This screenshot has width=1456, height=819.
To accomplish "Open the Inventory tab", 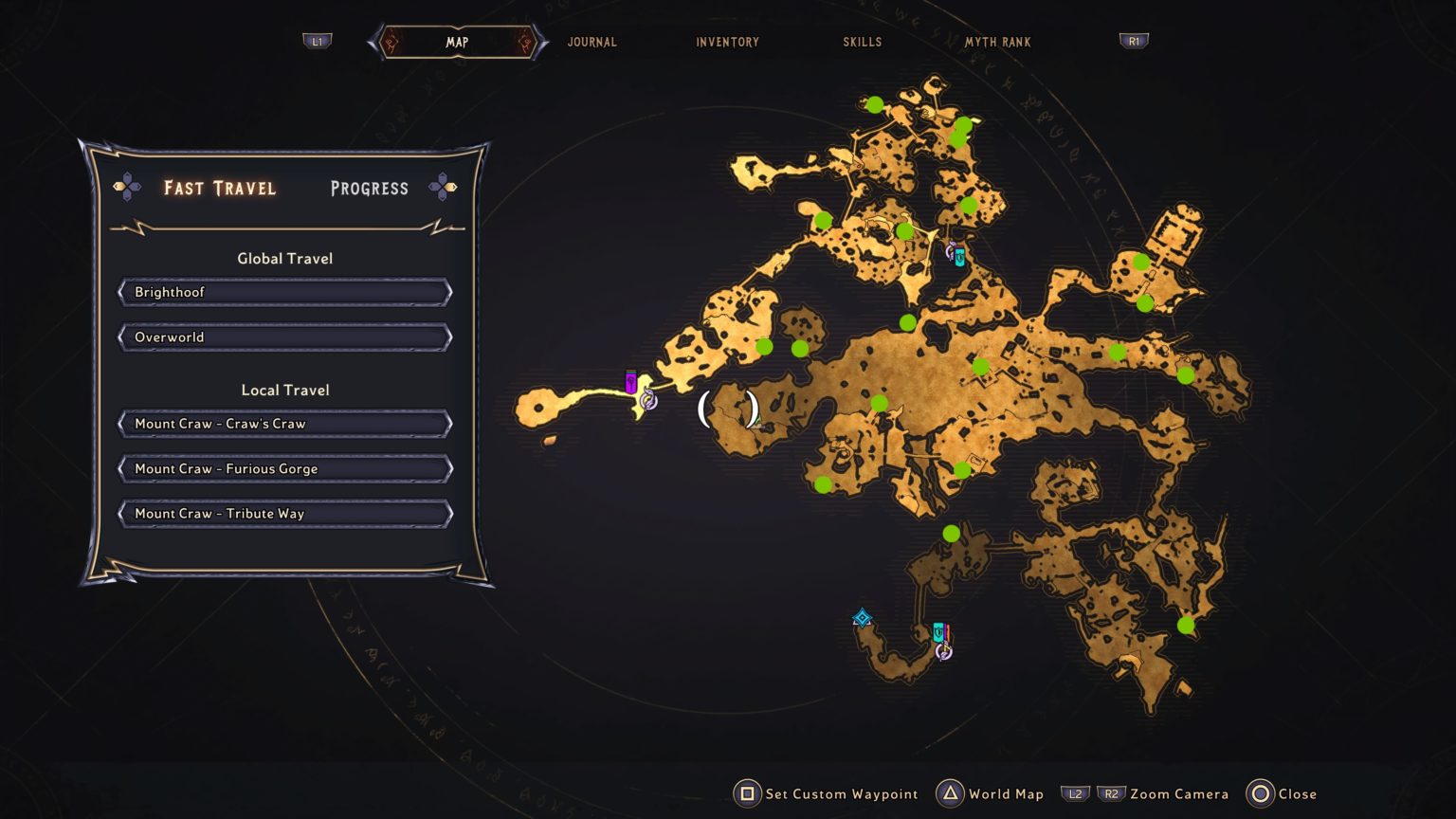I will (x=727, y=42).
